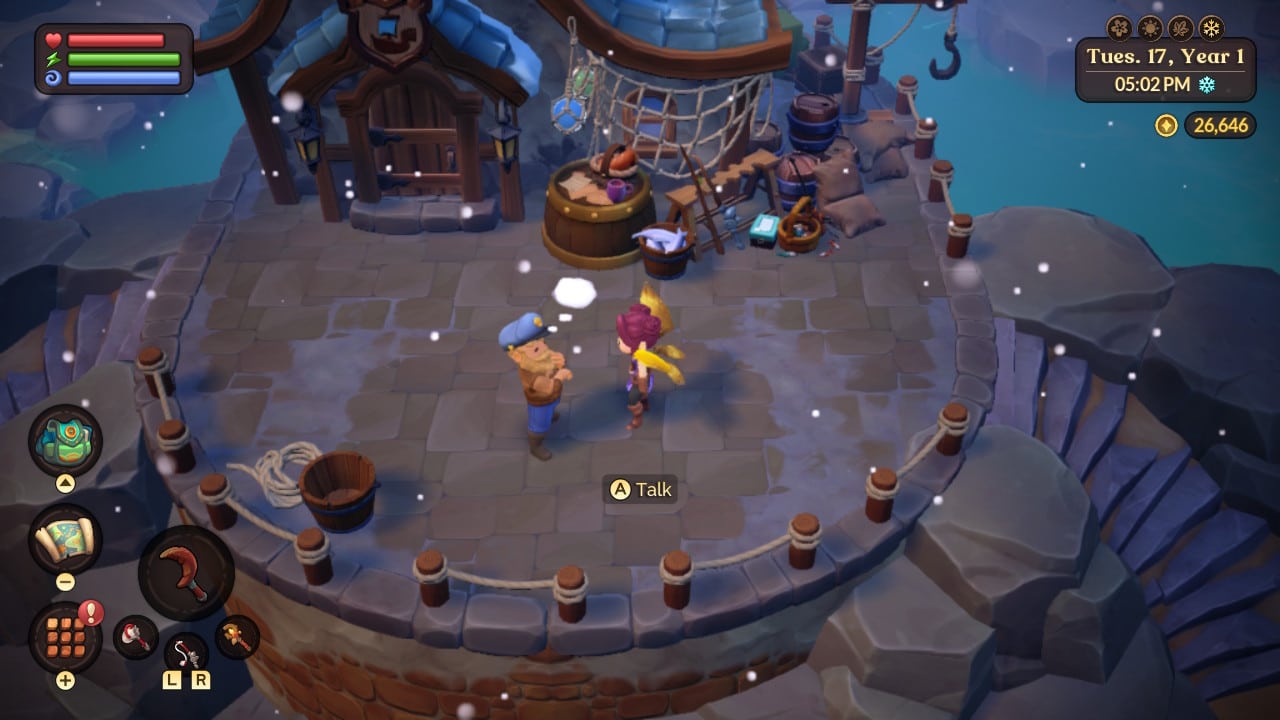This screenshot has height=720, width=1280.
Task: Click the spring flower season medallion
Action: pyautogui.click(x=1118, y=27)
